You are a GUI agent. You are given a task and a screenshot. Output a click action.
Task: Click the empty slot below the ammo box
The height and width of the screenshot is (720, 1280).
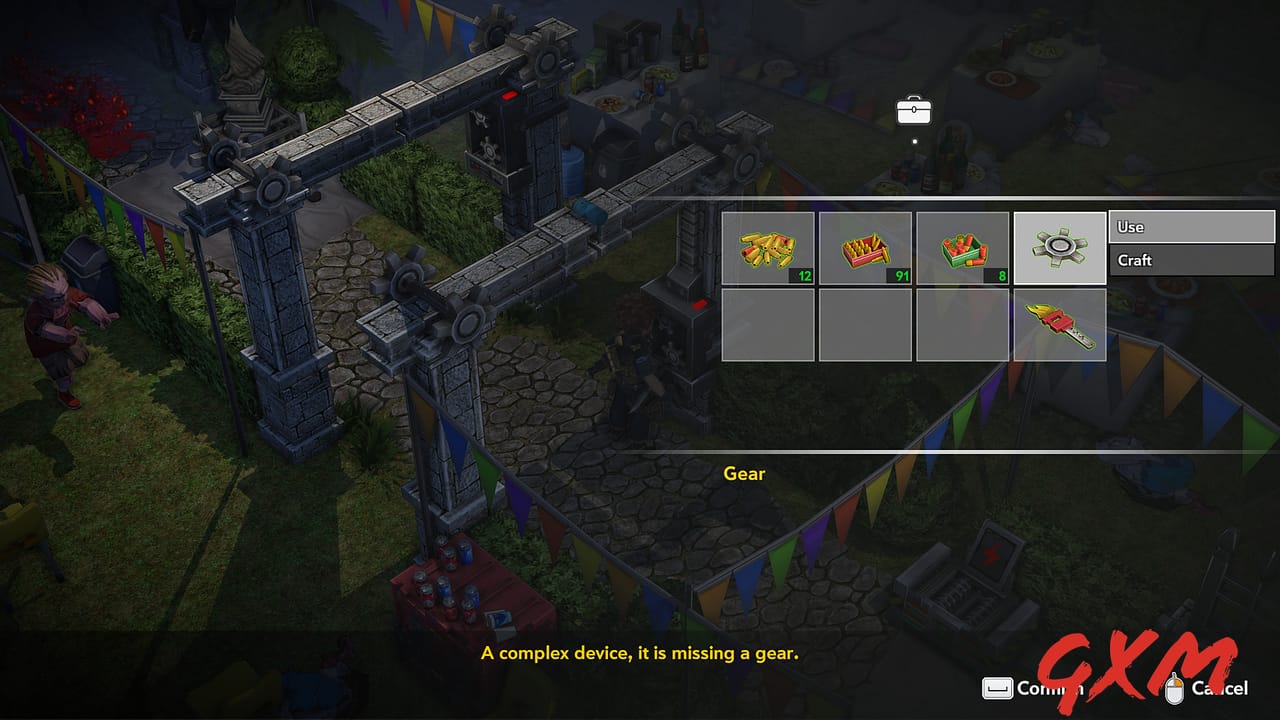pos(864,324)
